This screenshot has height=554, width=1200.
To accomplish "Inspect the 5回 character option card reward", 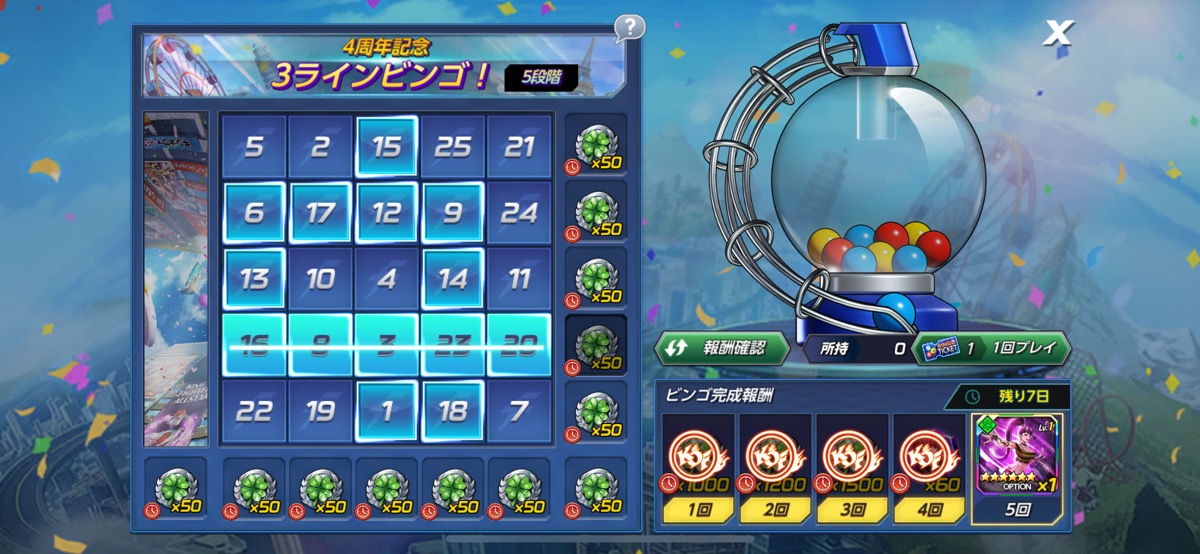I will (1016, 457).
